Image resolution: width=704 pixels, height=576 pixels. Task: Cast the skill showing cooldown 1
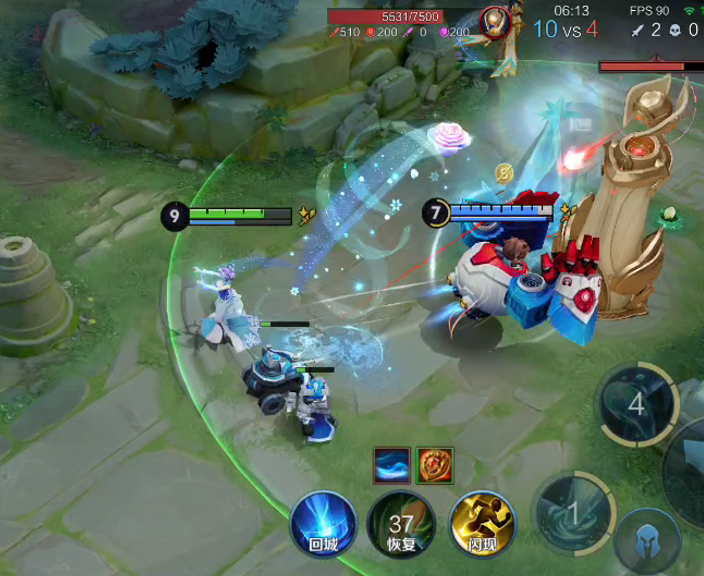[572, 511]
